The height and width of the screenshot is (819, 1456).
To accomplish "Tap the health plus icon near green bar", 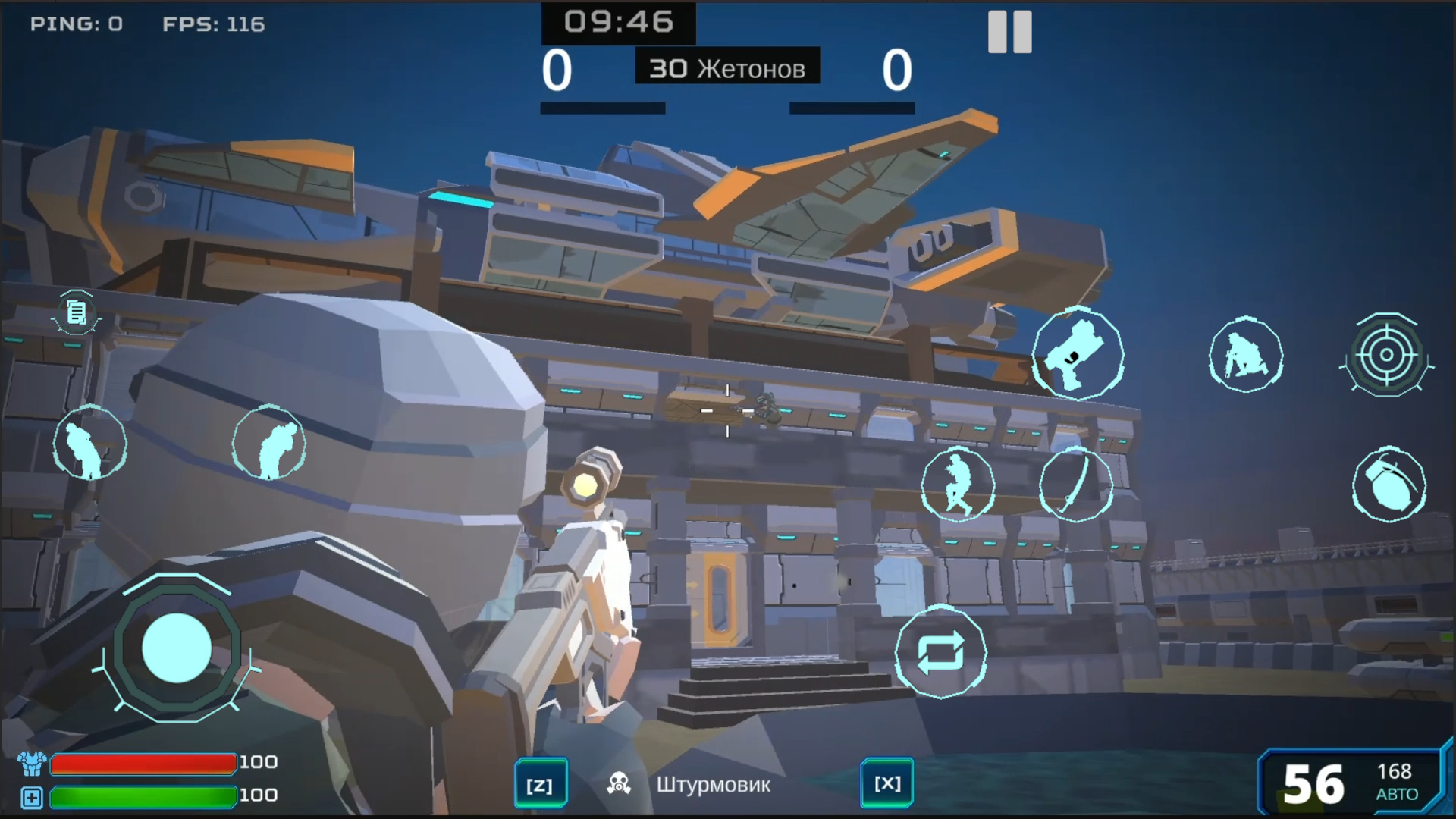I will [30, 796].
